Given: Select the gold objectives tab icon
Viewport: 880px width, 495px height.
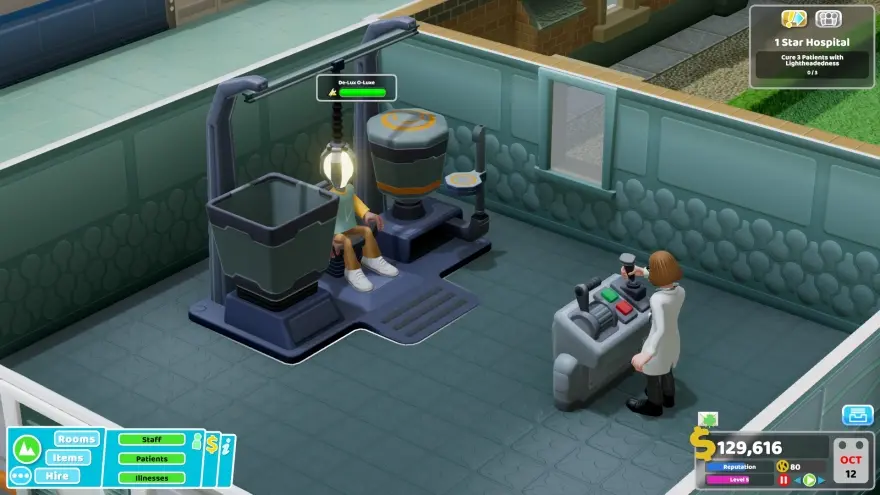Looking at the screenshot, I should pos(794,19).
